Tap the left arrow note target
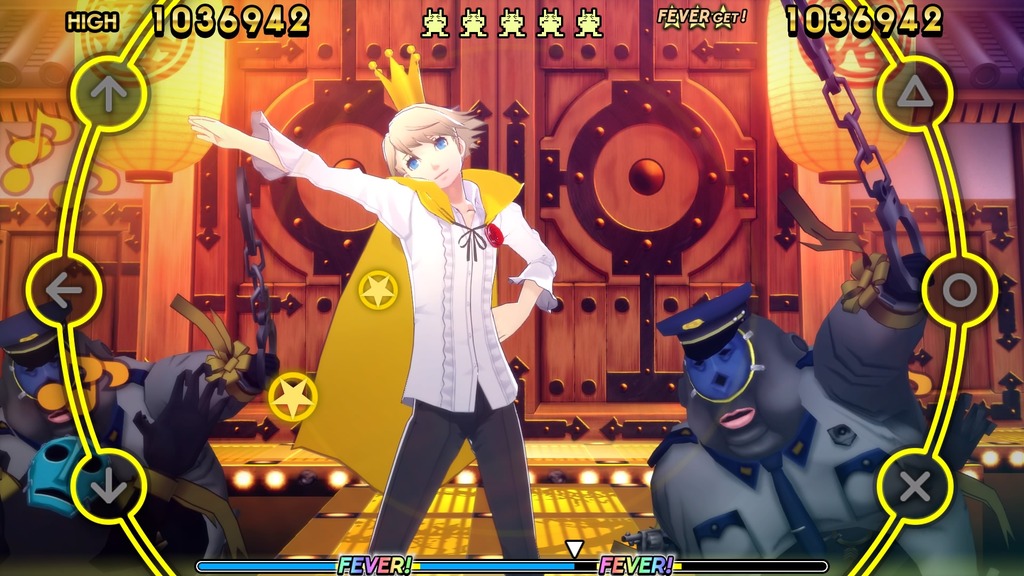The width and height of the screenshot is (1024, 576). coord(64,291)
